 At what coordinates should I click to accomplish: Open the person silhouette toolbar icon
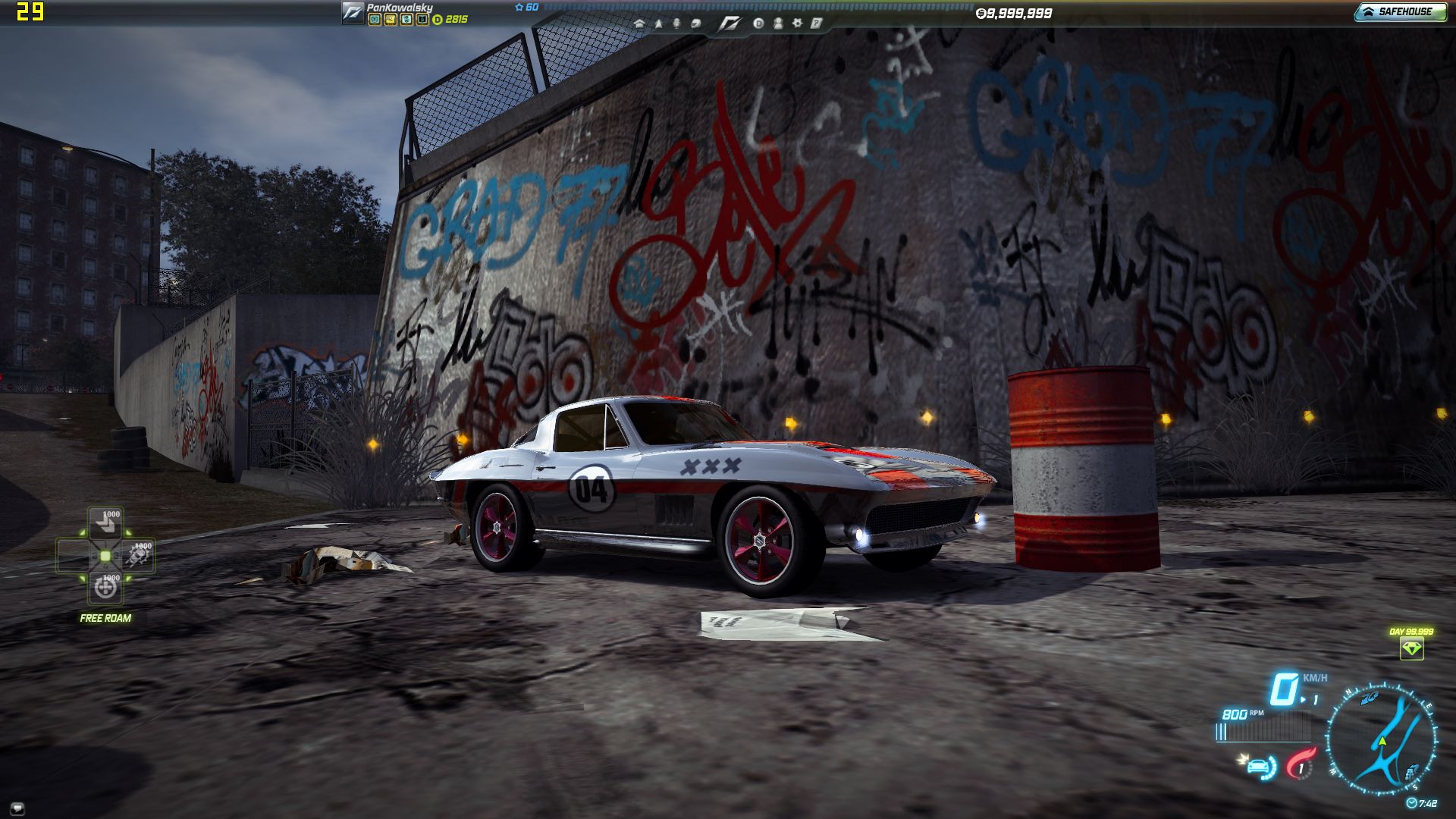(x=777, y=24)
